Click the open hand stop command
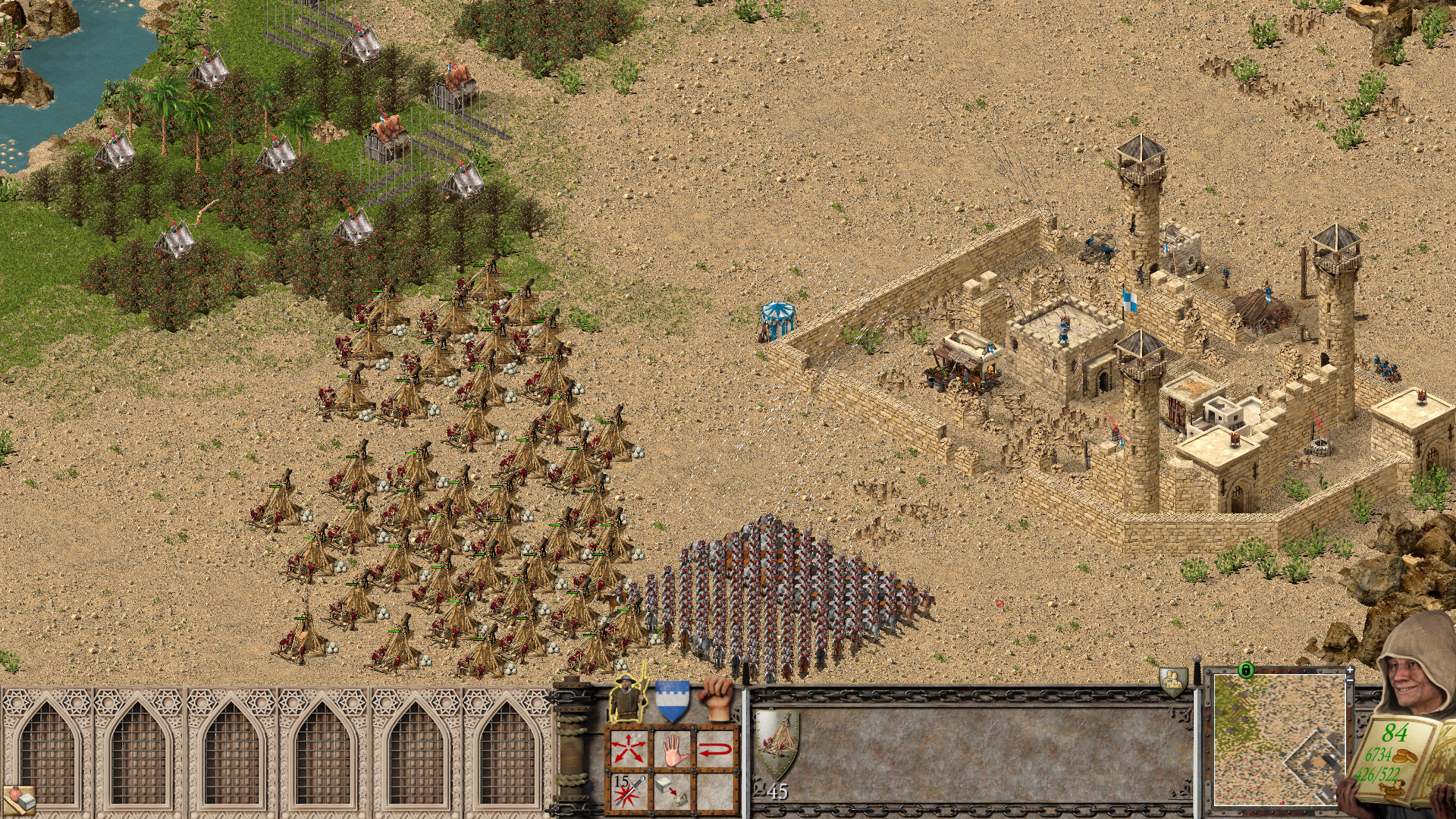Viewport: 1456px width, 819px height. (x=673, y=750)
